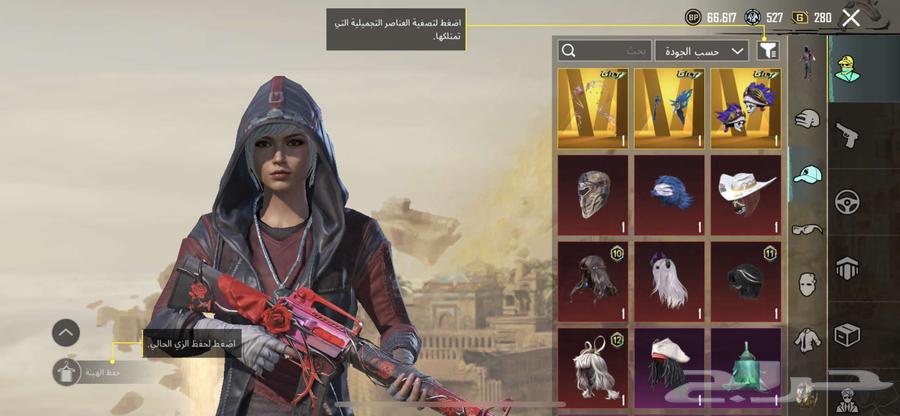Screen dimensions: 900x416
Task: Choose the dark hooded hair item
Action: coord(593,280)
